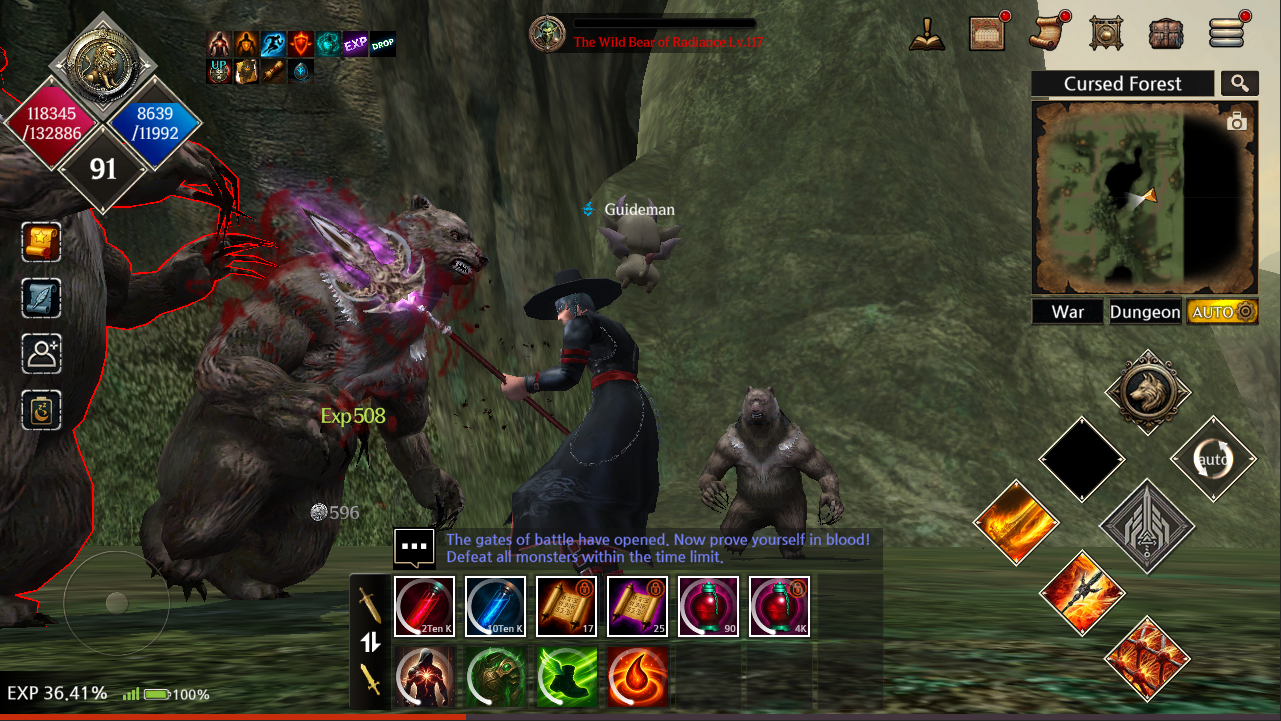Activate the winged boot speed skill
The width and height of the screenshot is (1281, 721).
567,677
